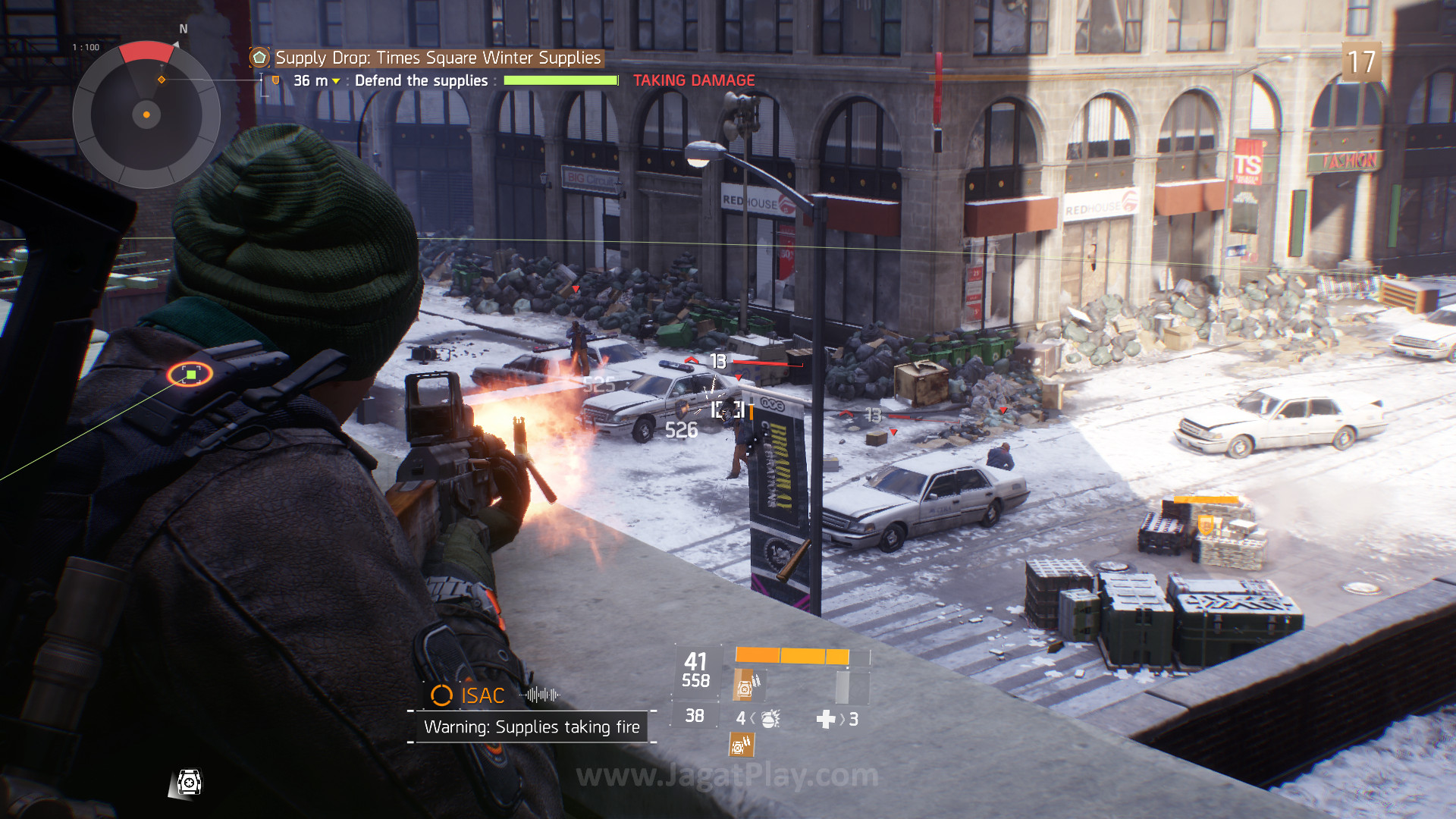This screenshot has height=819, width=1456.
Task: Select the grenade icon
Action: click(x=770, y=718)
